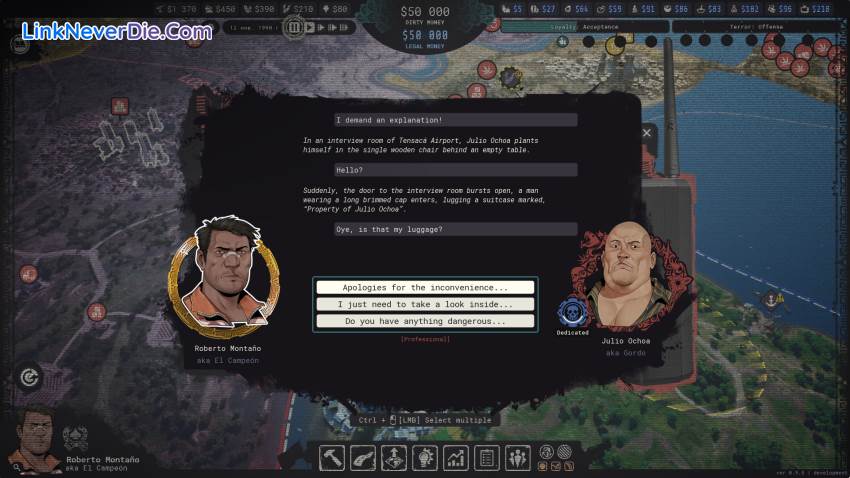Click Julio Ochoa's Dedicated skull badge
Image resolution: width=850 pixels, height=478 pixels.
click(x=572, y=311)
